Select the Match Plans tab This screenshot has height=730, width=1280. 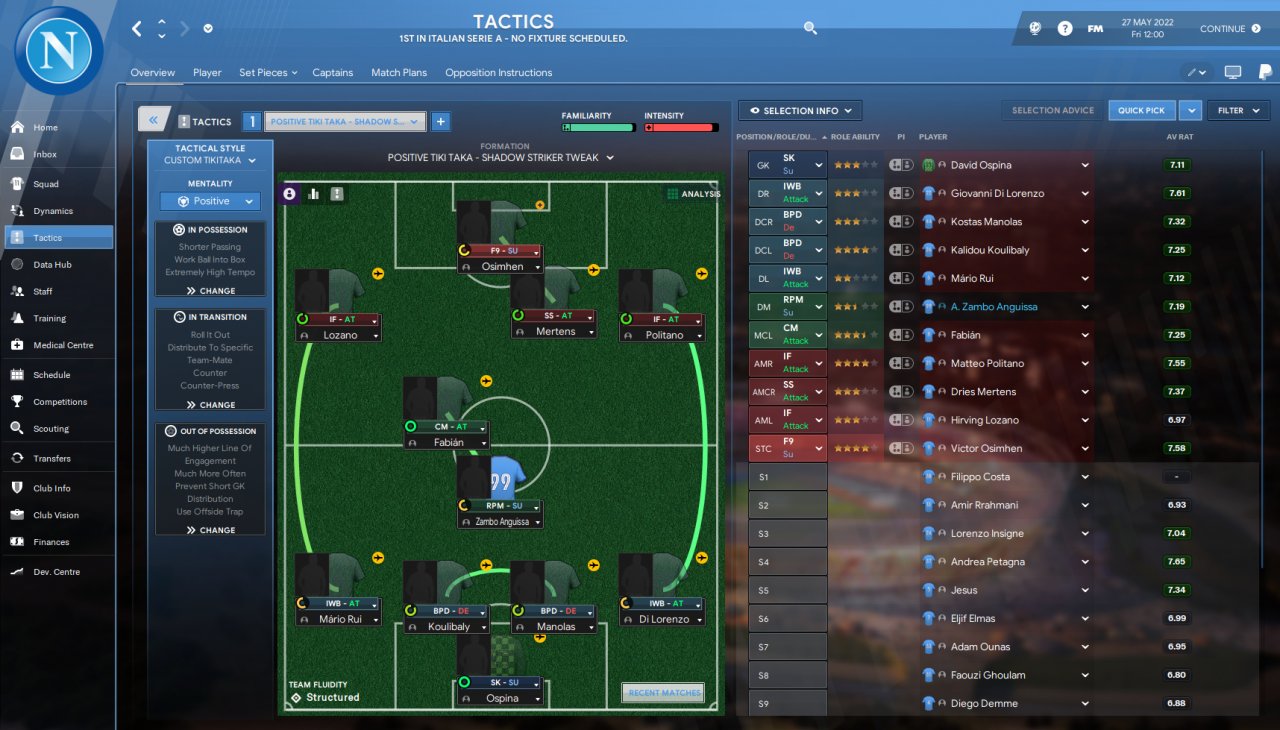click(x=399, y=73)
